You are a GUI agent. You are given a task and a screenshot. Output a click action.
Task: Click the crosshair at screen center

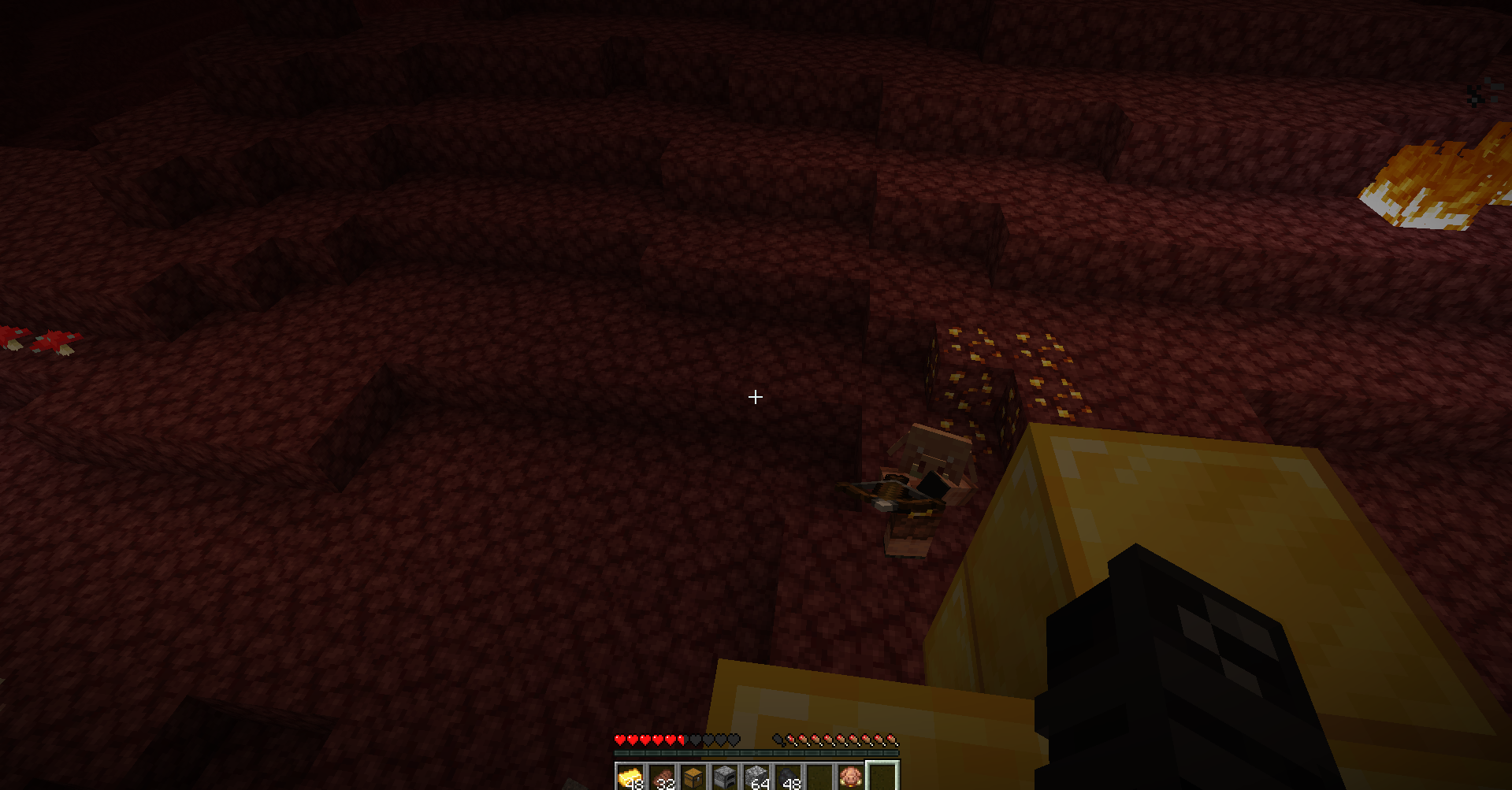point(755,397)
